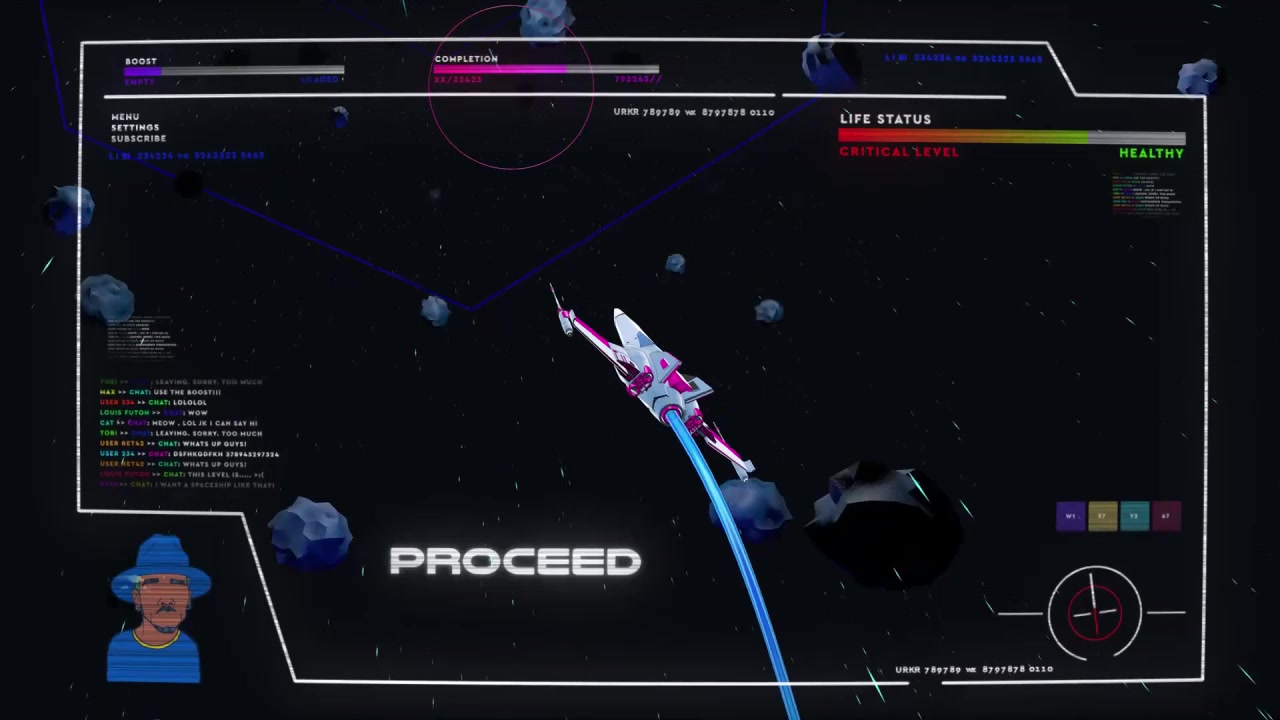Click the blue-hat pilot avatar
Image resolution: width=1280 pixels, height=720 pixels.
pos(158,610)
